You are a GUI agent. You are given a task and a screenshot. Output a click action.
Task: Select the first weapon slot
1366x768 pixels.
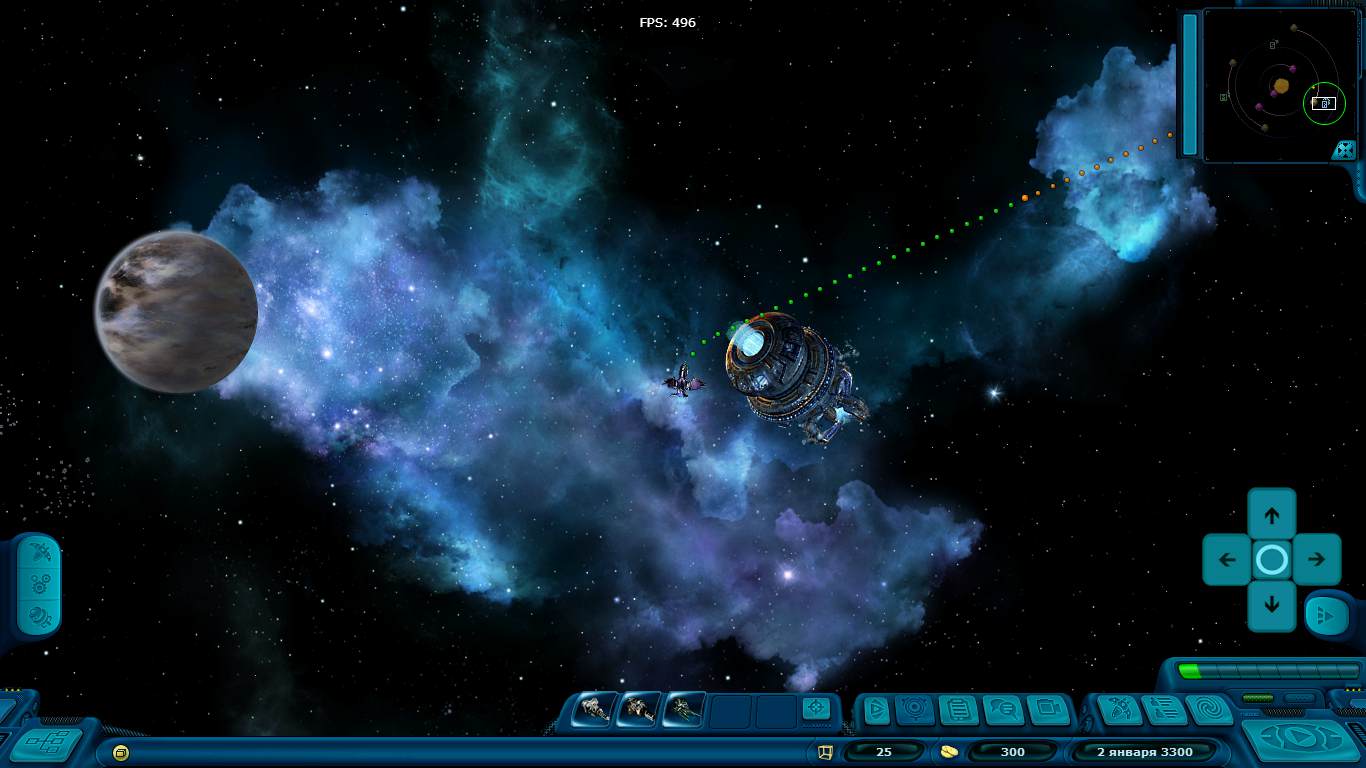tap(595, 710)
